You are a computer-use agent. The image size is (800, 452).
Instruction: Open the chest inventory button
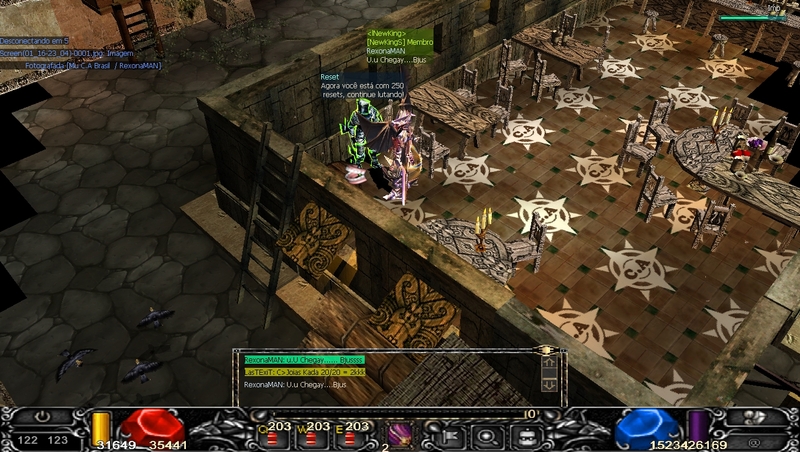(527, 434)
